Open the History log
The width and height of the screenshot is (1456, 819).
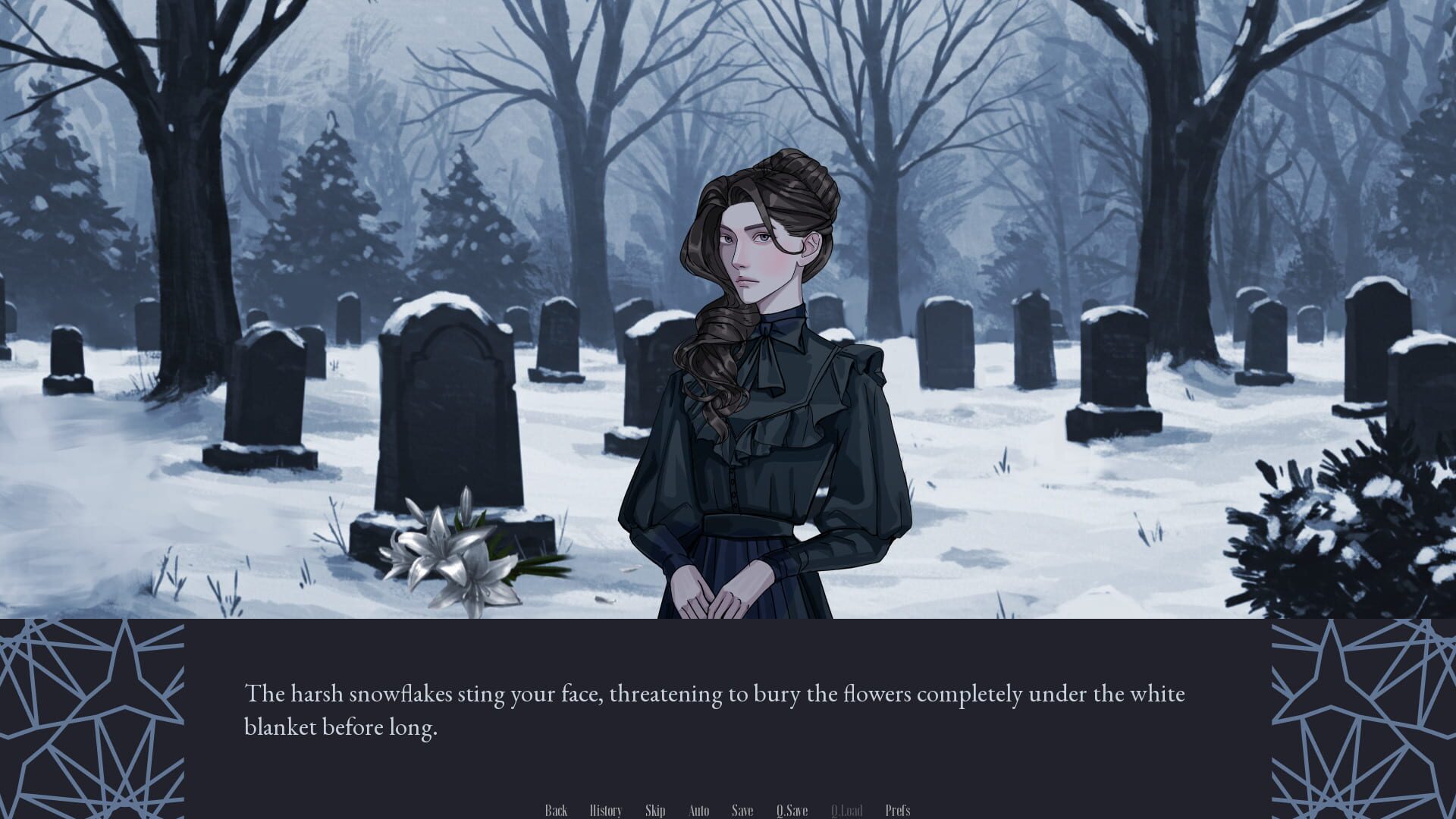[x=606, y=810]
